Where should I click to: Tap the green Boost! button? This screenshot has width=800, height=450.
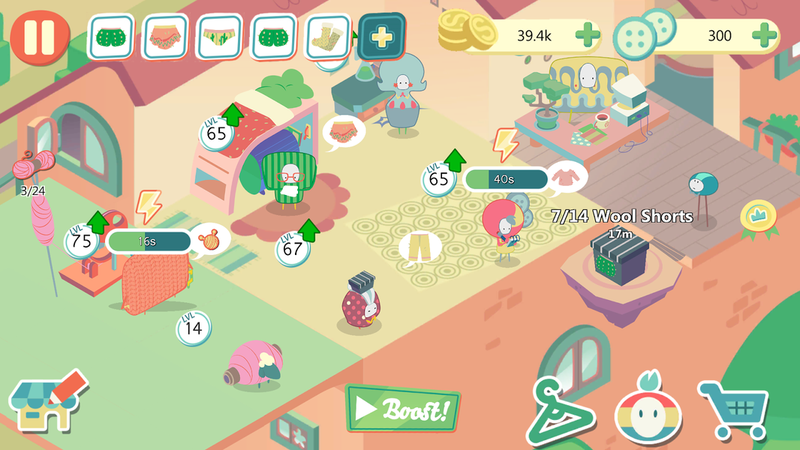(403, 408)
